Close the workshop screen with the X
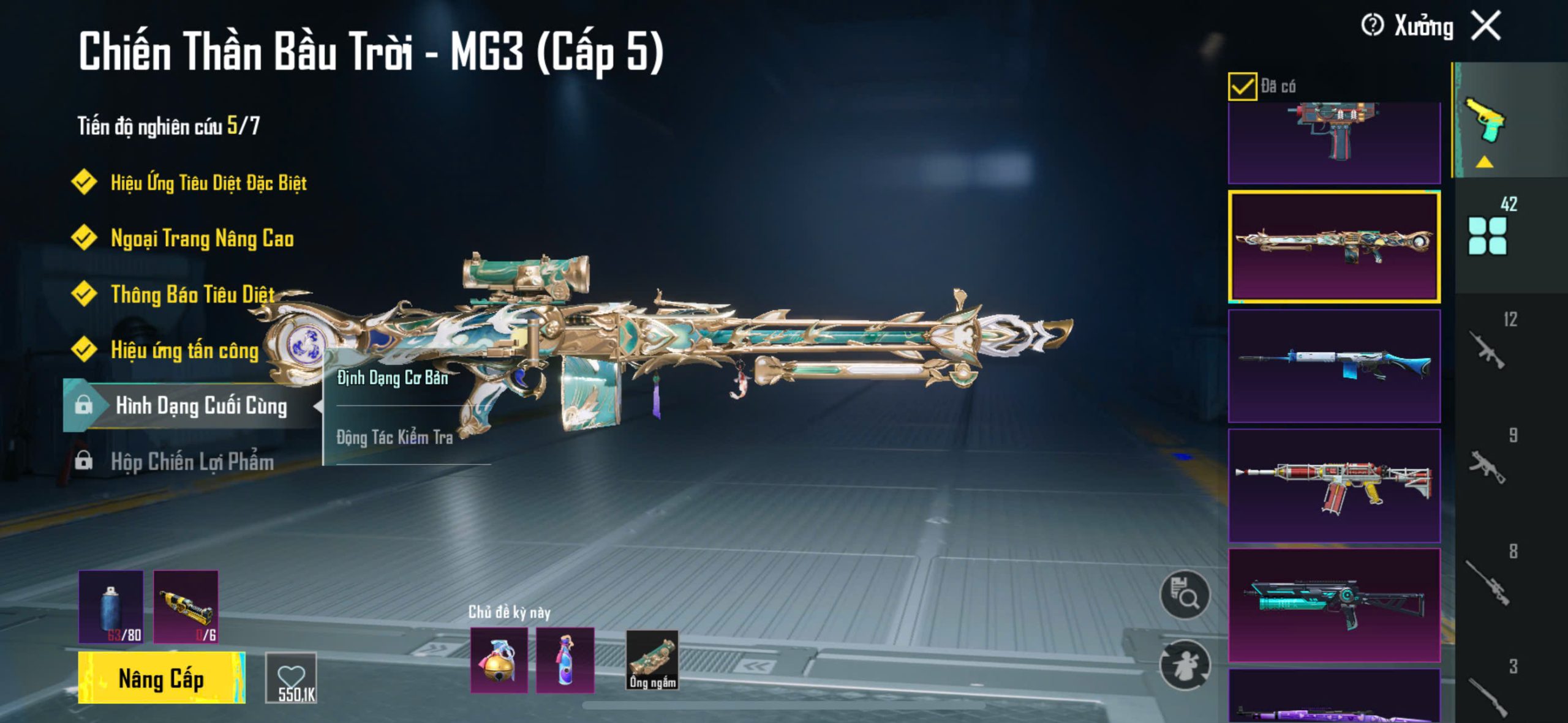Viewport: 1568px width, 723px height. point(1486,26)
